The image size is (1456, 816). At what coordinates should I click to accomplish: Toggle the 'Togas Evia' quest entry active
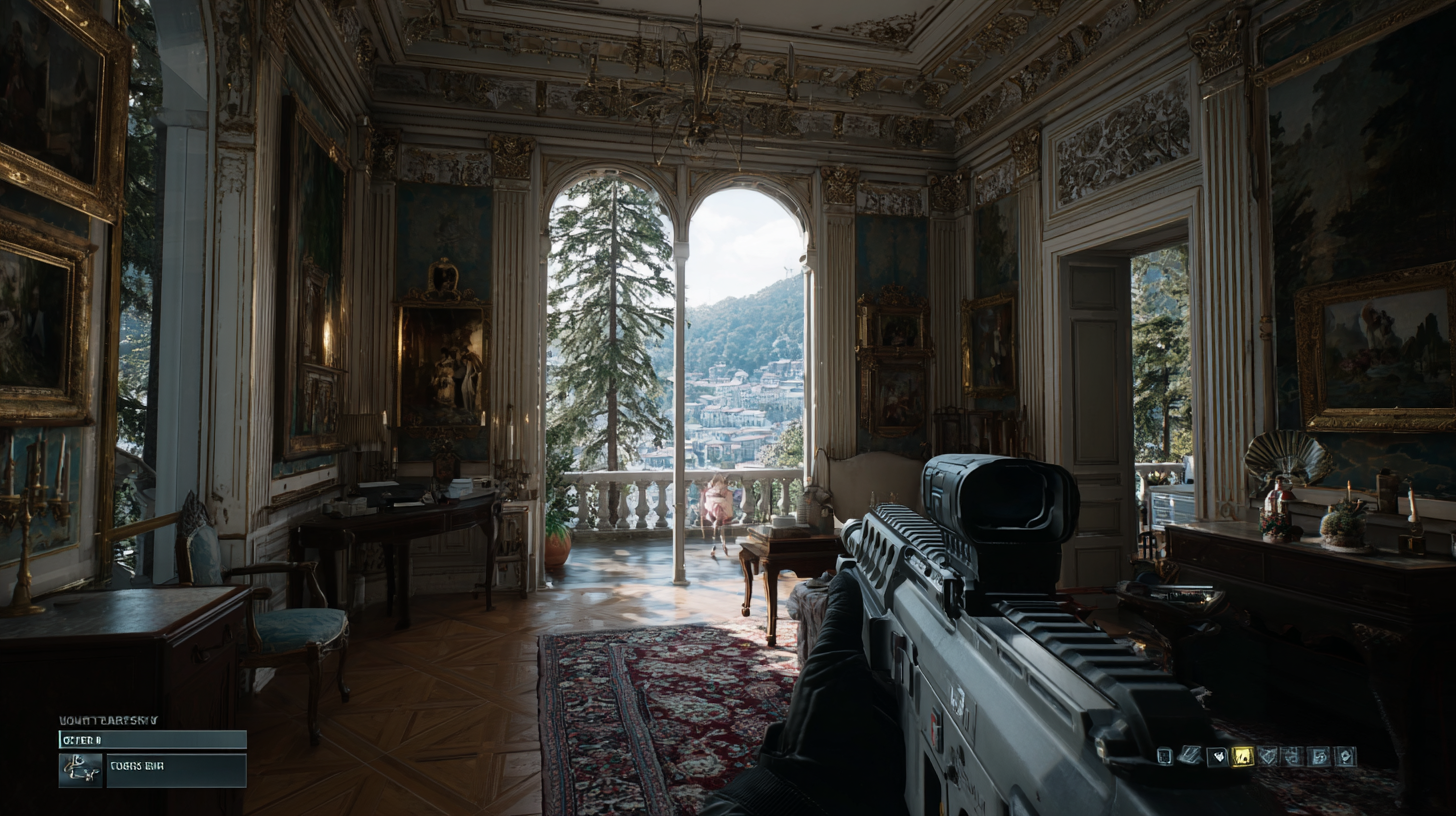click(x=175, y=770)
